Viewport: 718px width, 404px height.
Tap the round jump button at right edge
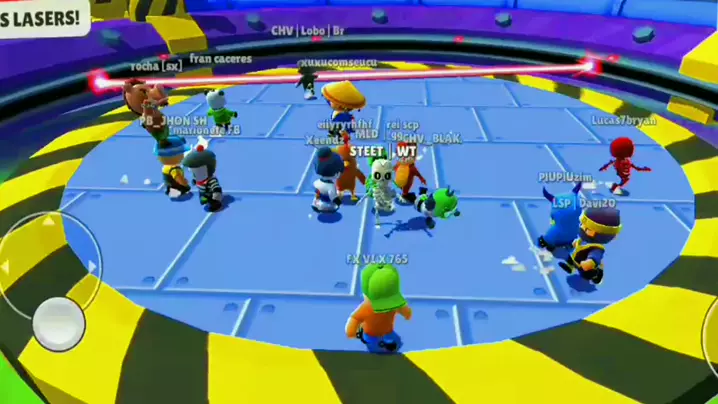pos(711,330)
